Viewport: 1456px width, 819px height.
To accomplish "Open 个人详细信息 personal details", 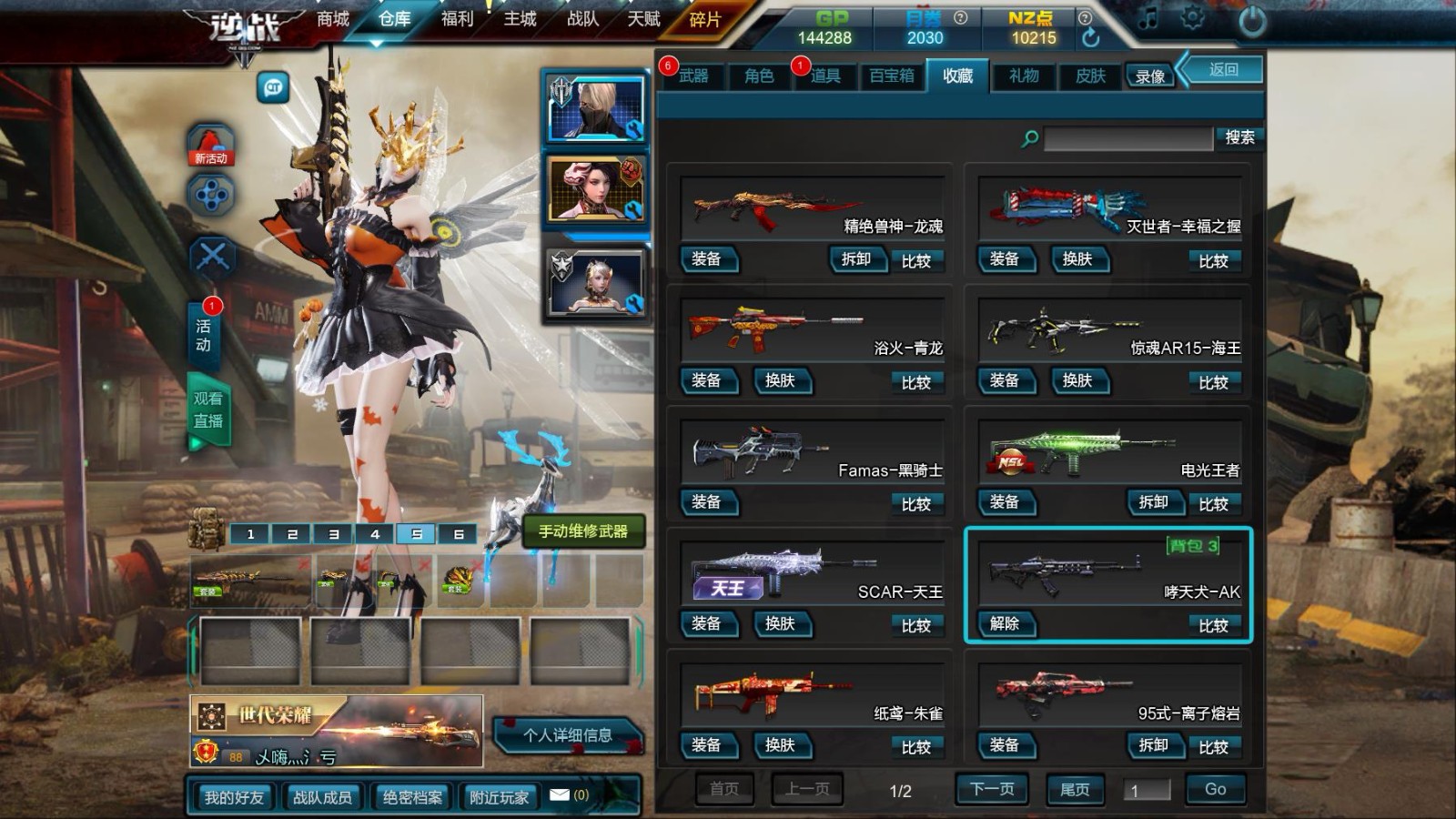I will coord(567,735).
